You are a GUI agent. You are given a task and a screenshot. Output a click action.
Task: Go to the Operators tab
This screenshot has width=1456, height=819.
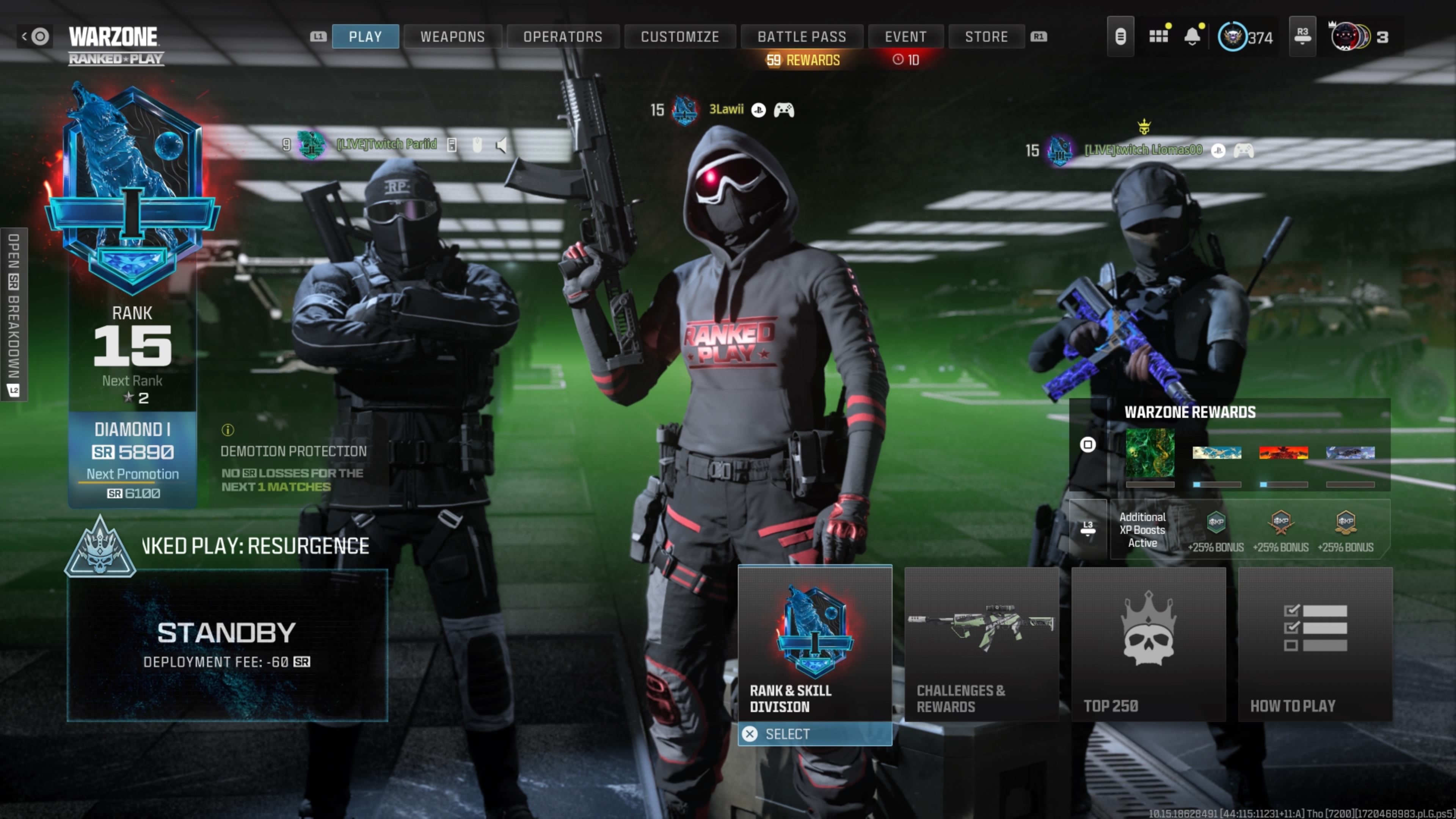(562, 37)
